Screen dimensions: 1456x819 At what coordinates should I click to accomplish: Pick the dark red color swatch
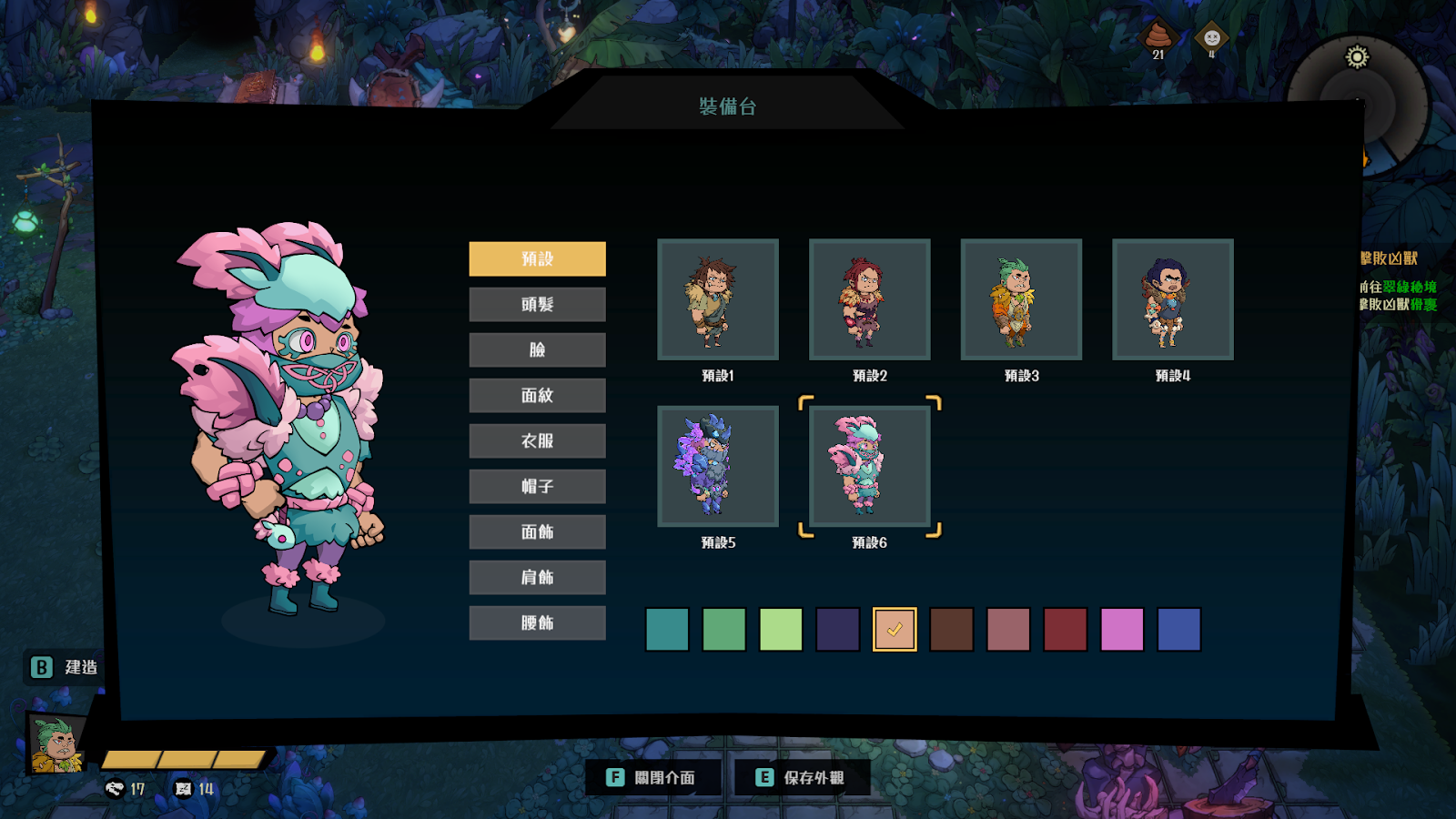tap(1065, 630)
